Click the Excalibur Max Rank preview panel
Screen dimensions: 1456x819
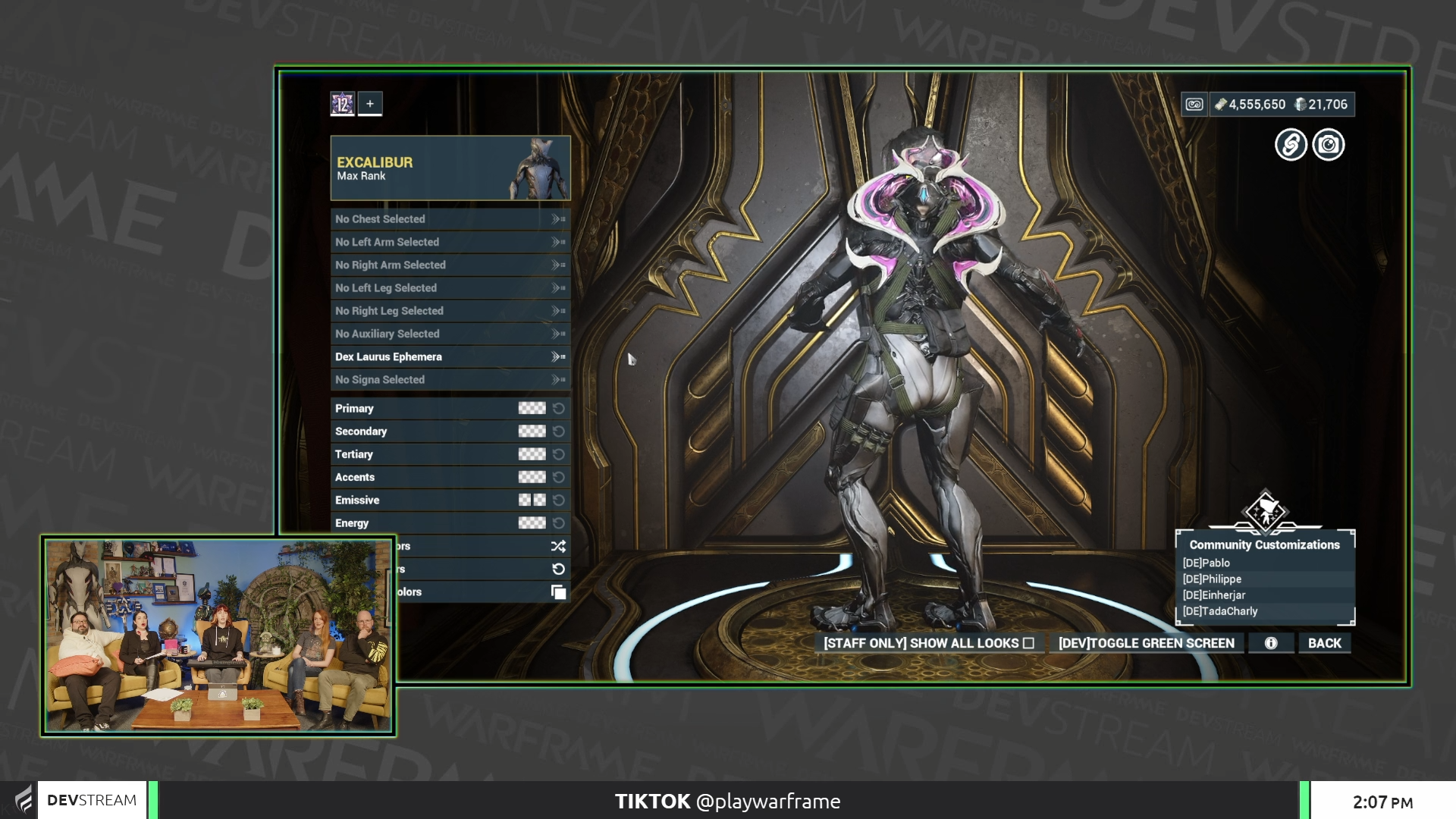[450, 168]
